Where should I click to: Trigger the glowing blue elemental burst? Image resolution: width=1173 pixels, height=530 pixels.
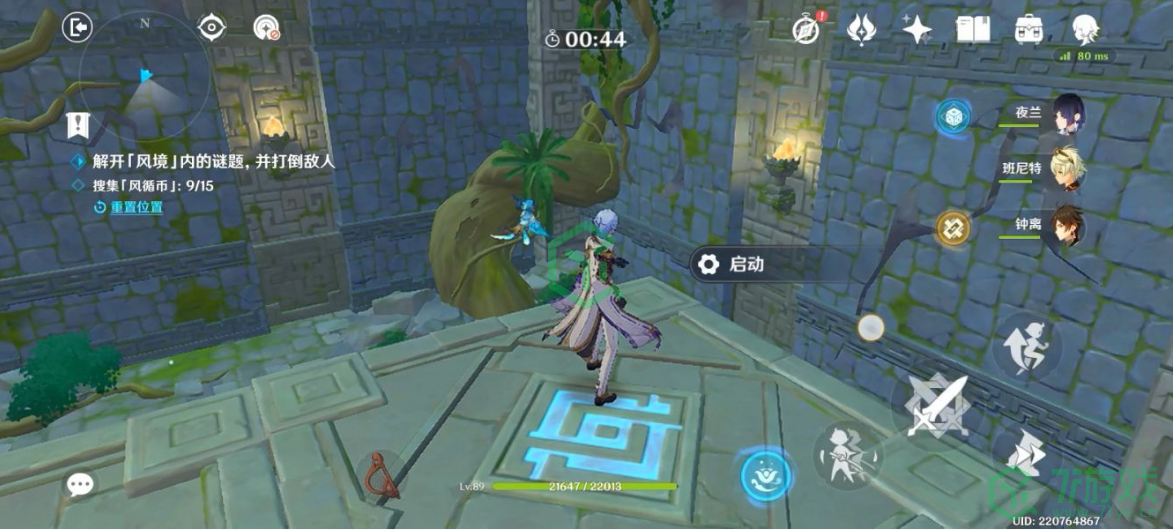[768, 474]
